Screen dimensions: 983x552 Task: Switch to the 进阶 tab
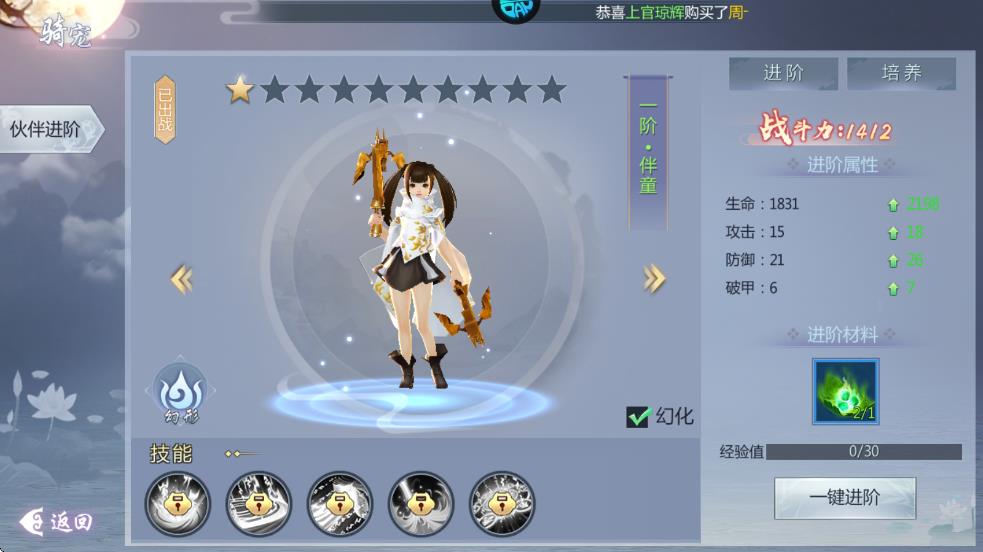click(784, 73)
